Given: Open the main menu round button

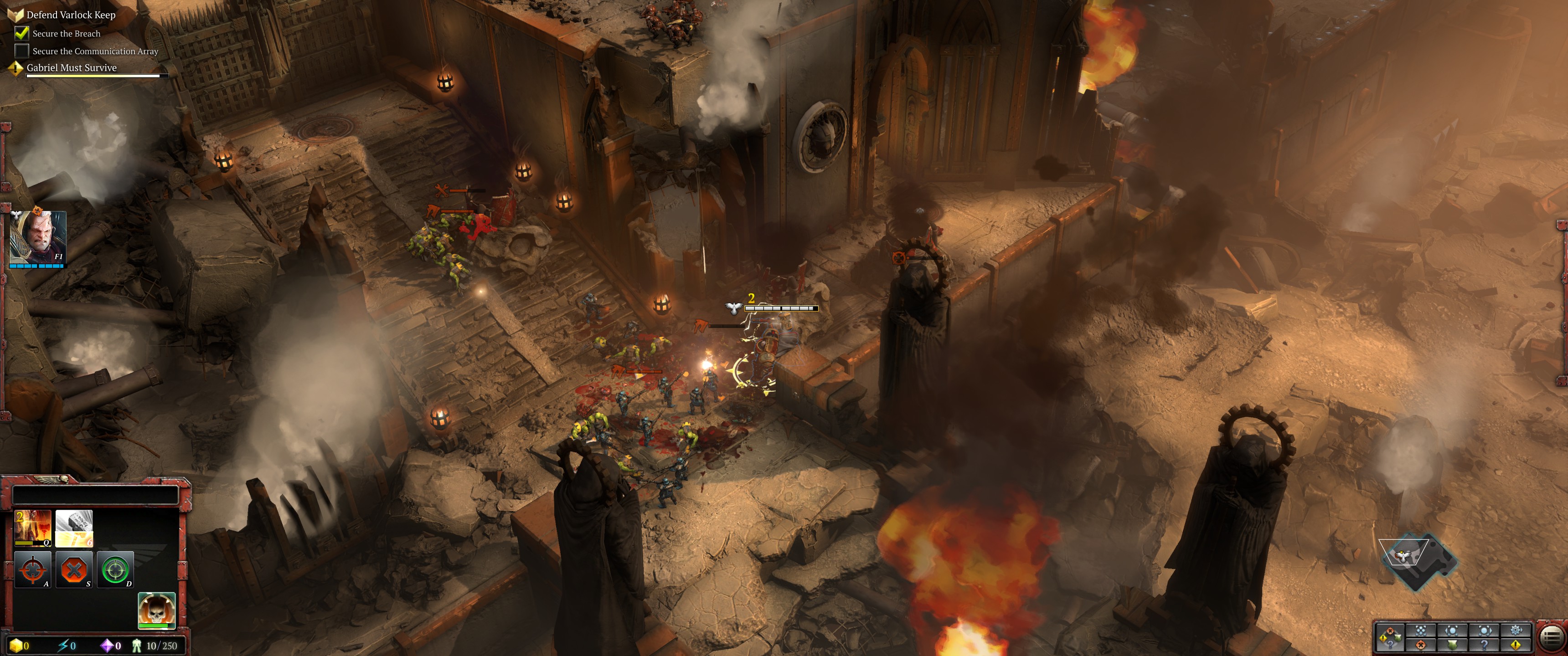Looking at the screenshot, I should coord(1552,637).
